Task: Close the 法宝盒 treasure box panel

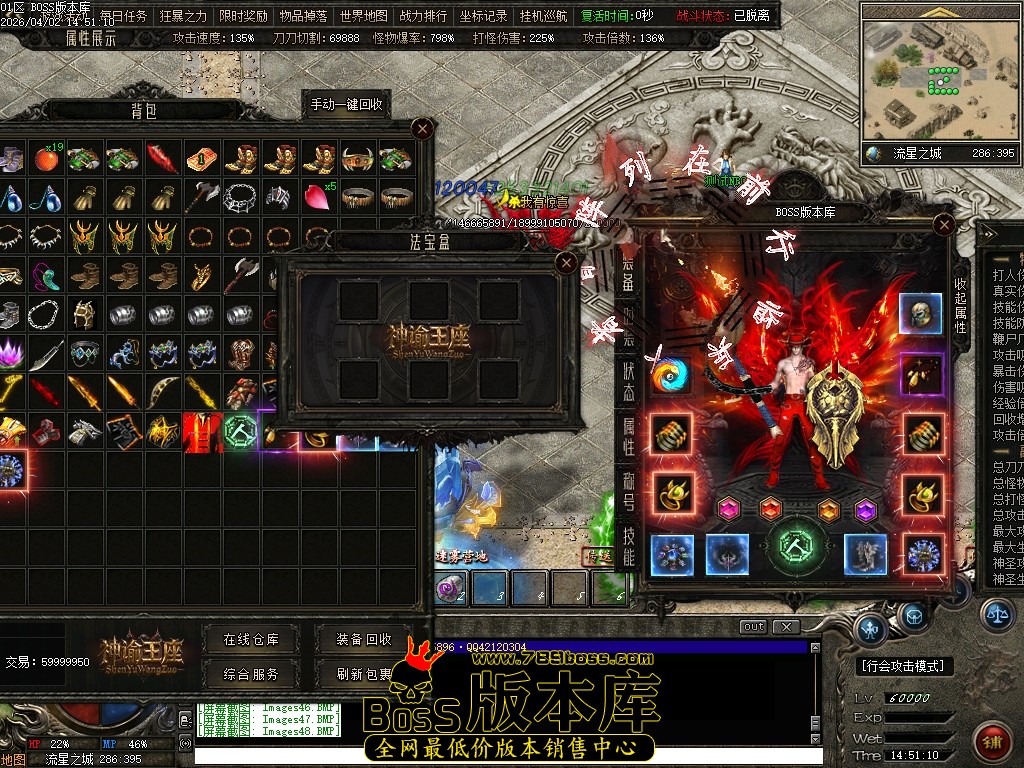Action: (x=567, y=263)
